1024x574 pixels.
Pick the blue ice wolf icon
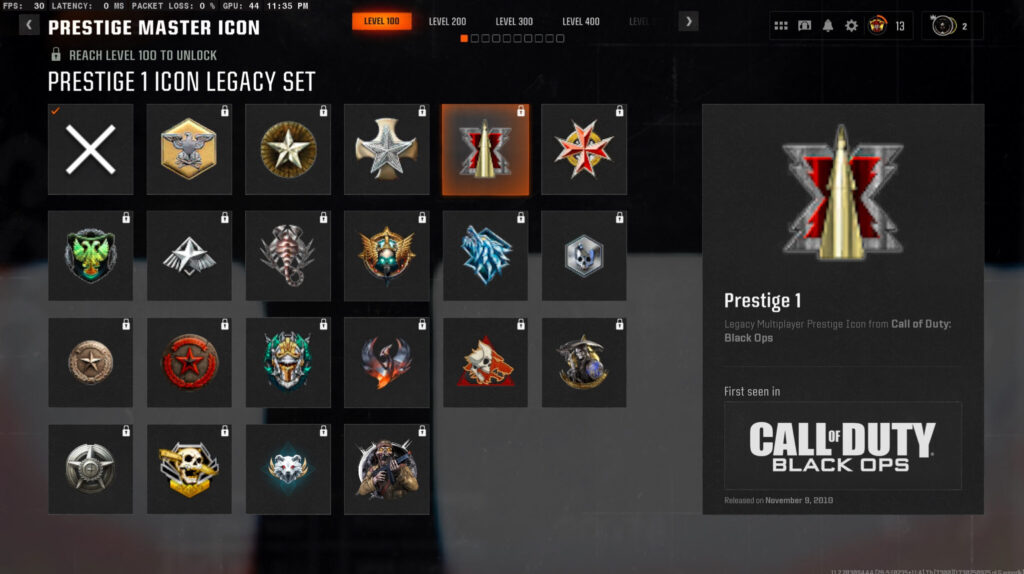point(485,256)
